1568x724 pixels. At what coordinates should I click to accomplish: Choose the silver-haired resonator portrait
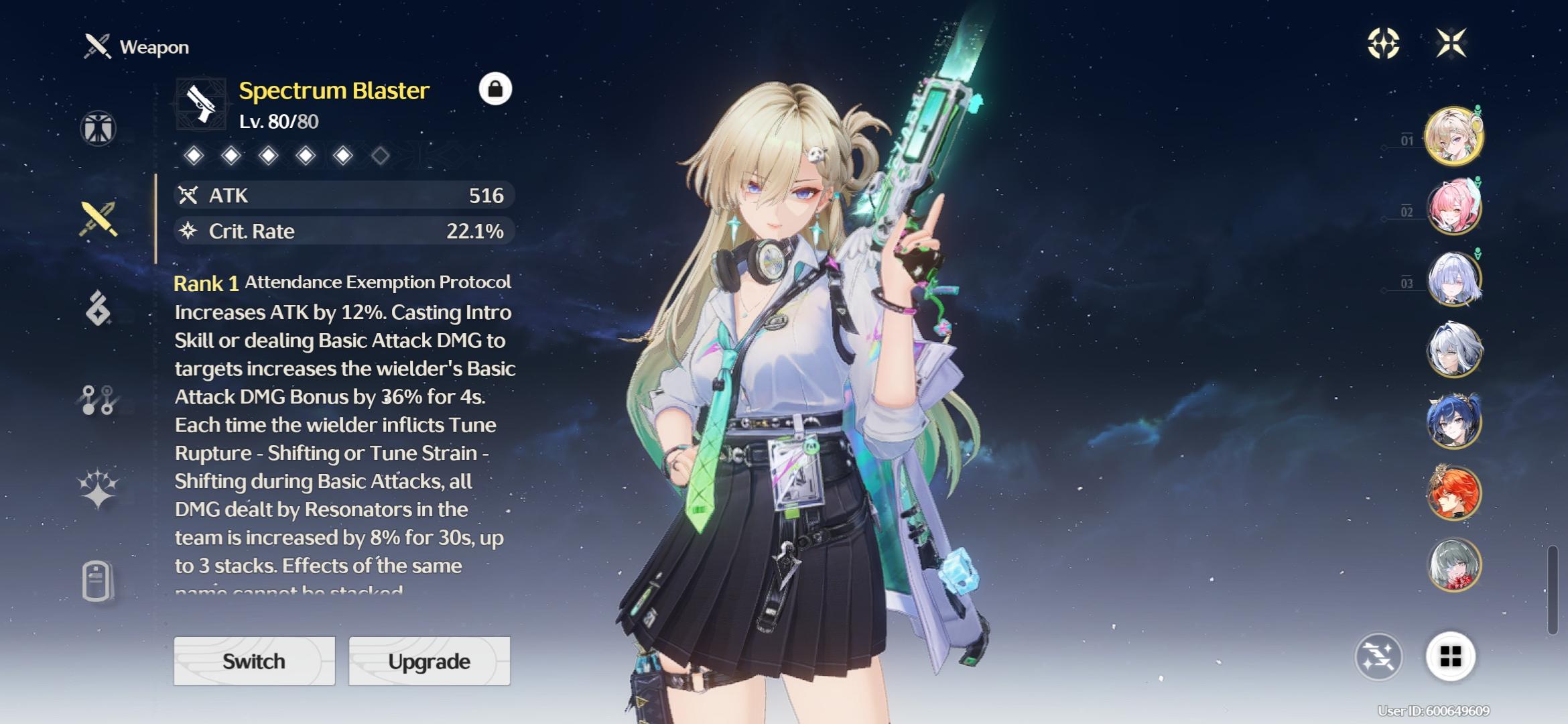tap(1453, 350)
